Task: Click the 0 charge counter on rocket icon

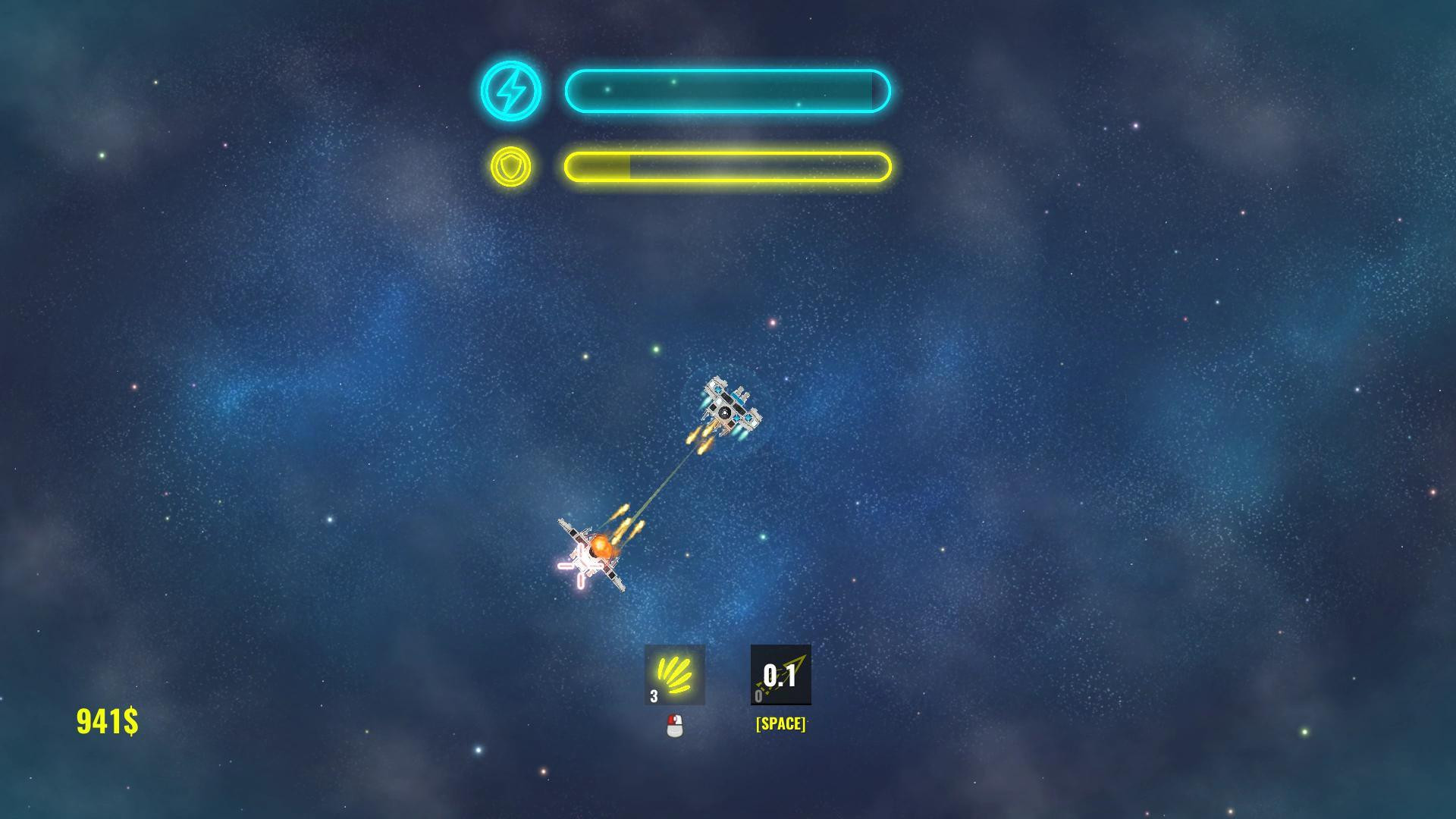Action: 758,696
